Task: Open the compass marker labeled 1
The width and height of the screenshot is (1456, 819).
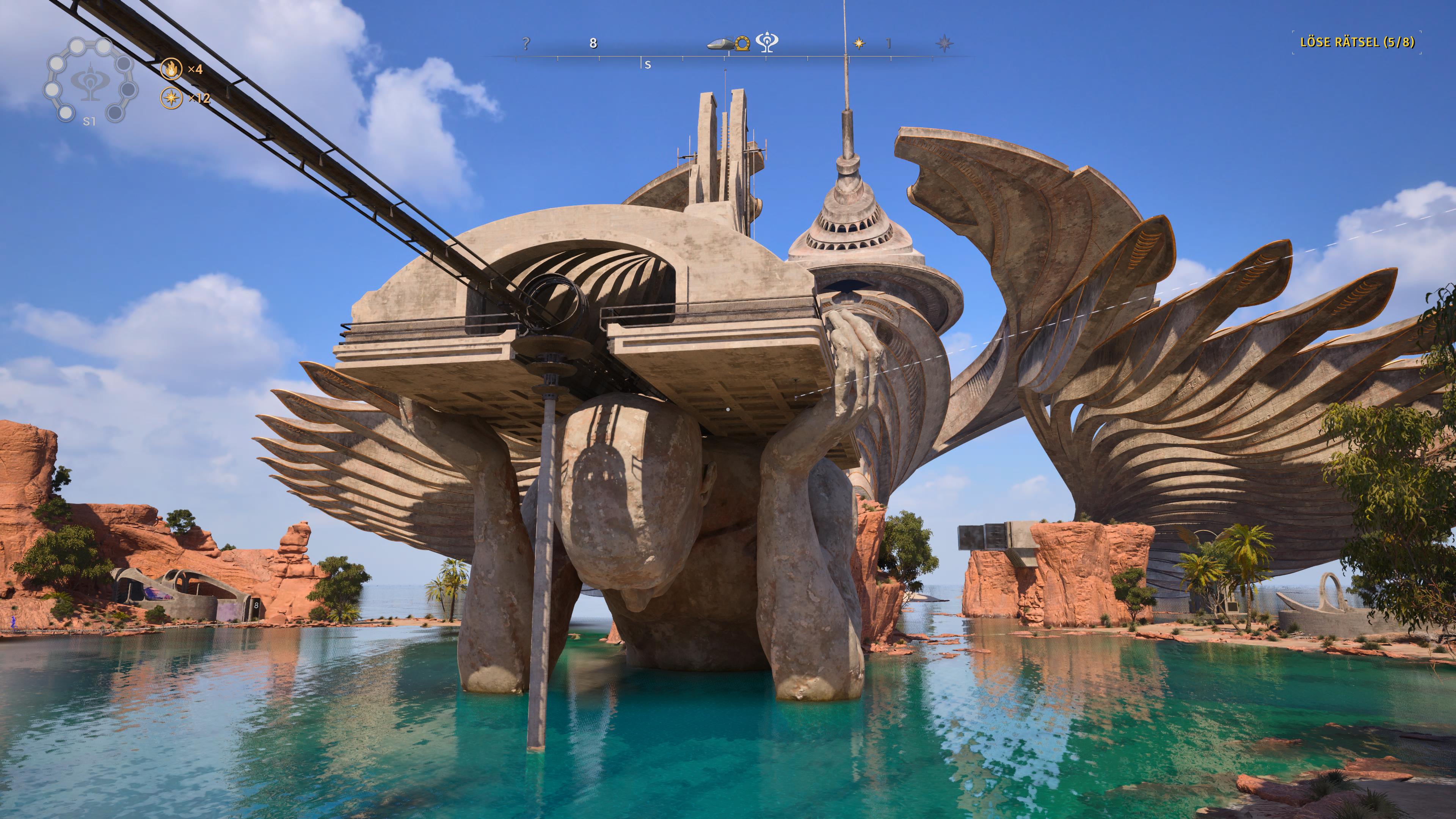Action: point(888,44)
